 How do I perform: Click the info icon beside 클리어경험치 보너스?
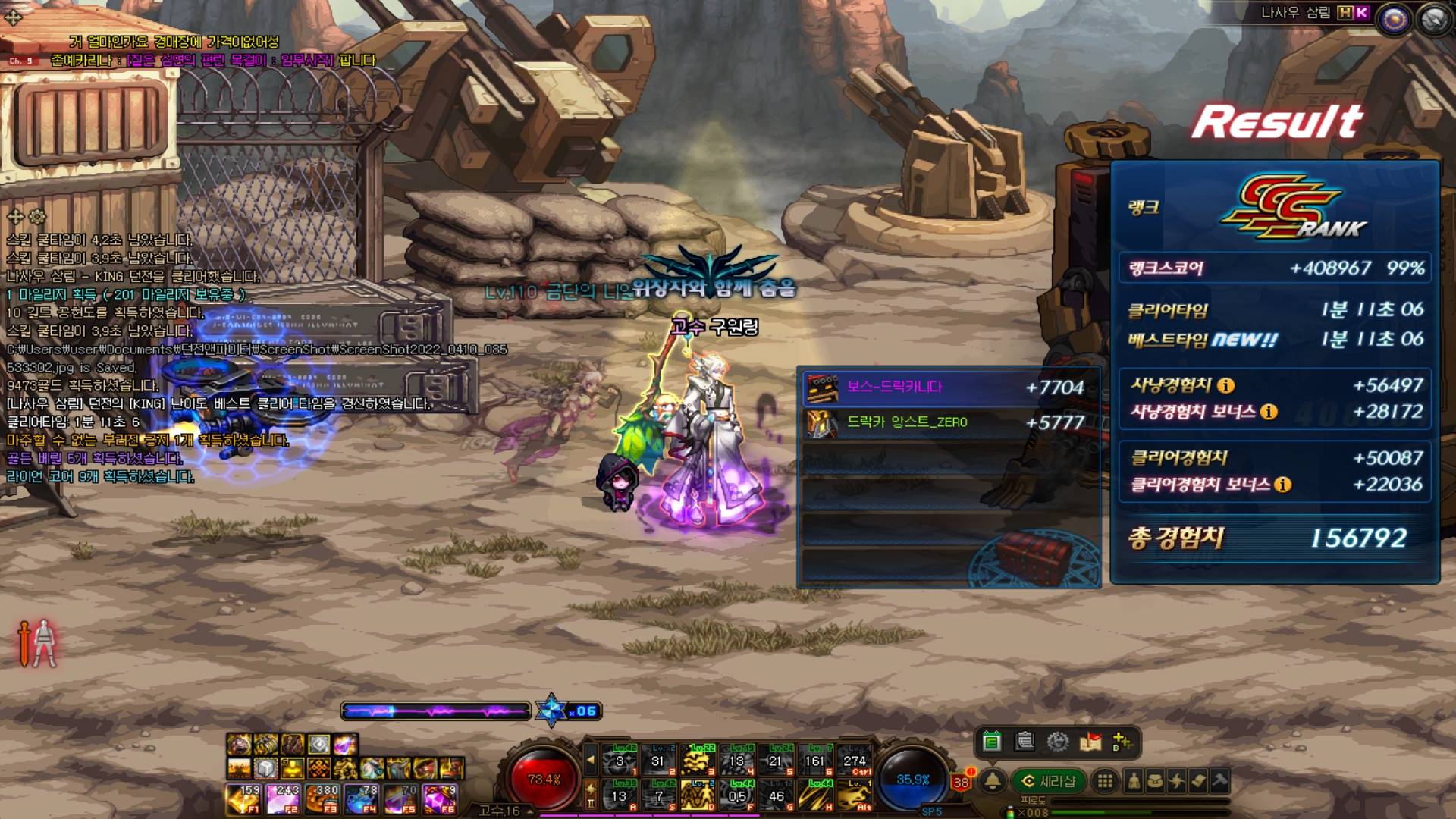click(x=1282, y=485)
